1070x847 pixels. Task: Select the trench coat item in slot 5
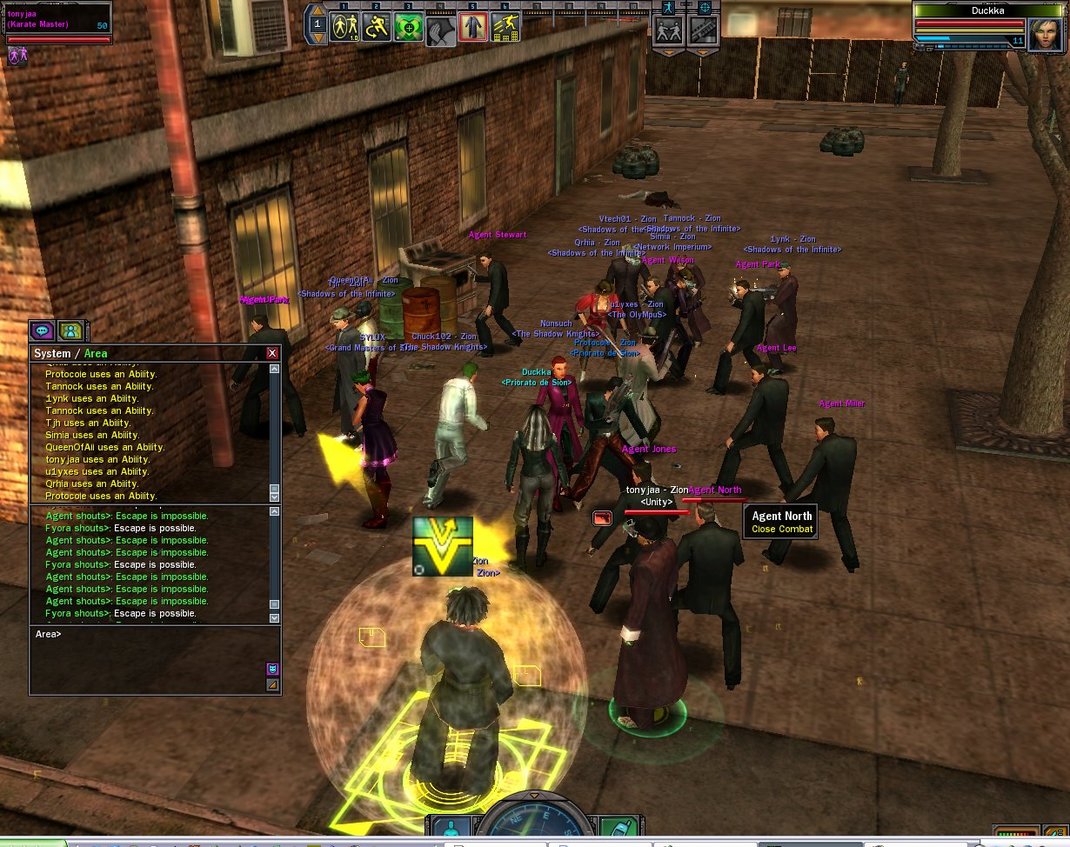point(473,27)
